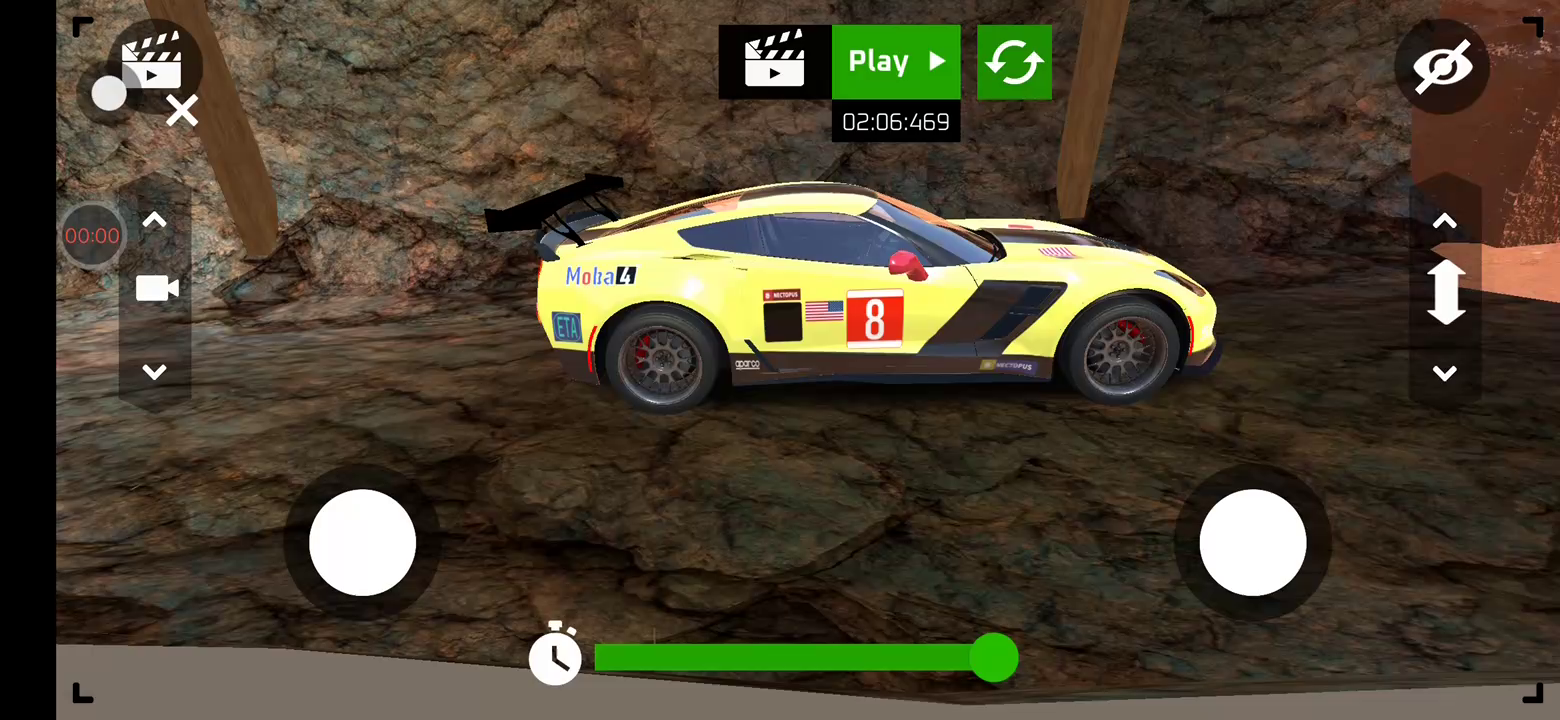This screenshot has height=720, width=1560.
Task: Toggle the crossed-out eye visibility icon
Action: [1442, 67]
